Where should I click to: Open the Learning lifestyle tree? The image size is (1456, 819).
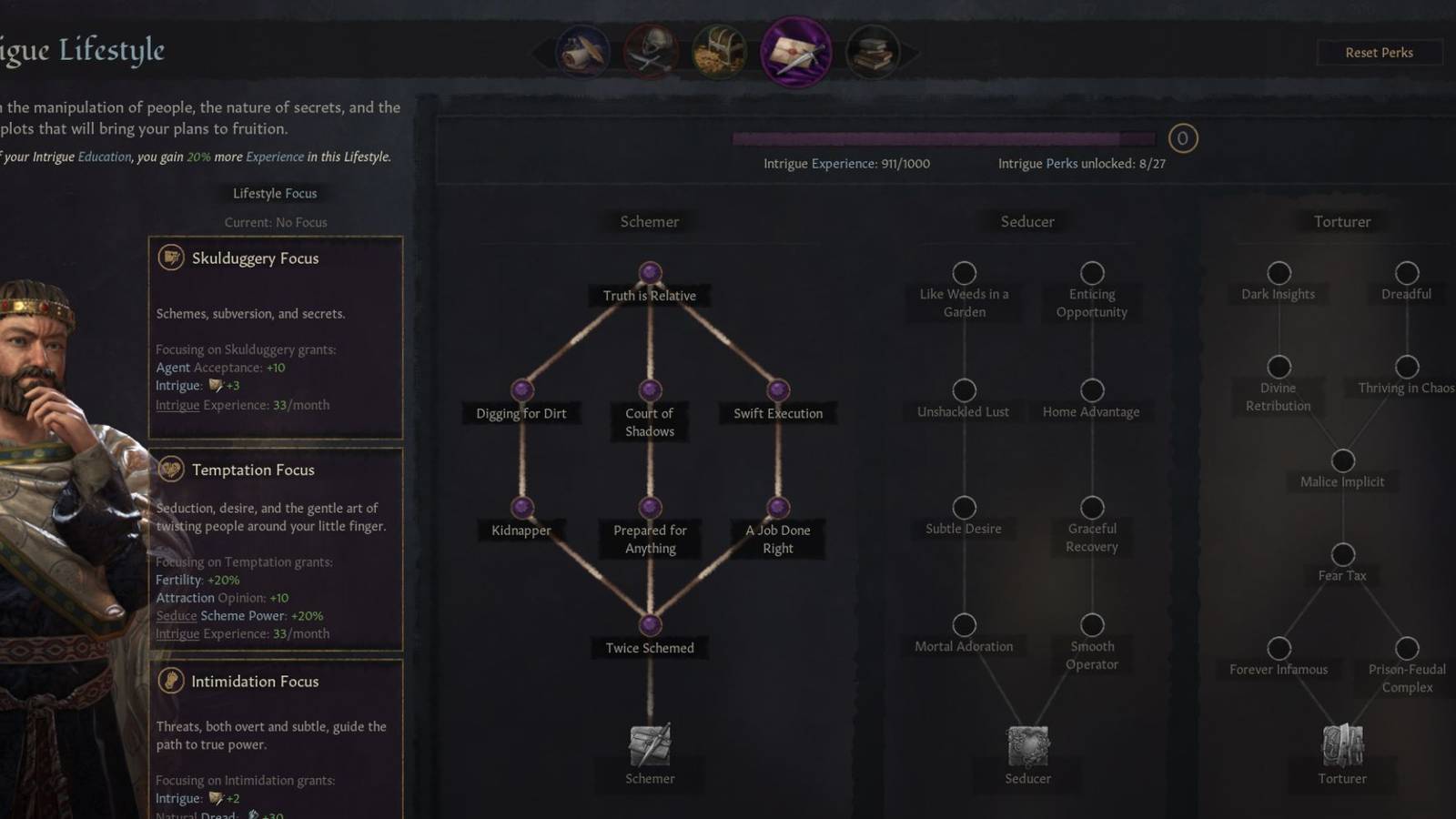click(872, 52)
